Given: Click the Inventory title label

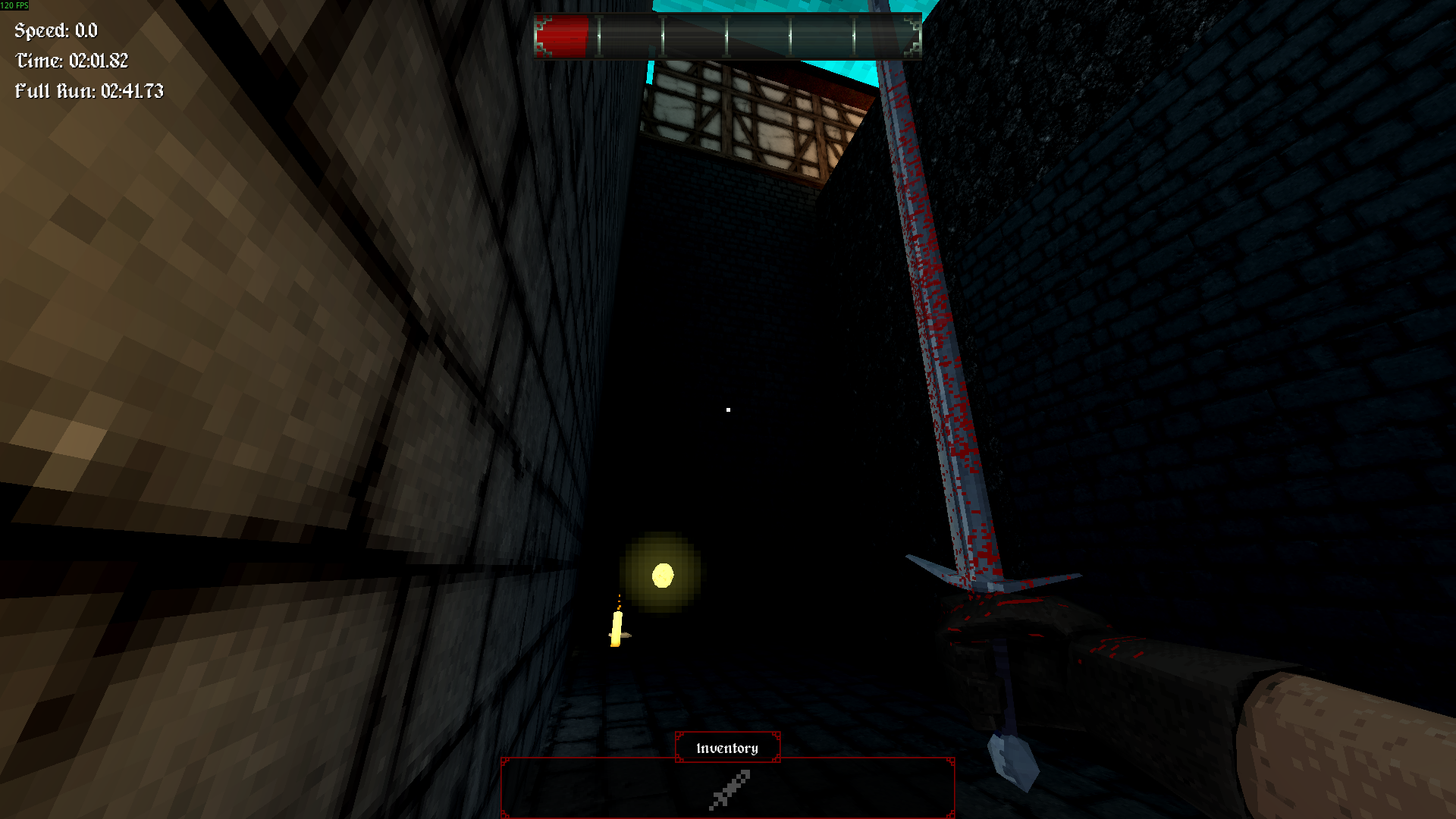Looking at the screenshot, I should point(726,747).
